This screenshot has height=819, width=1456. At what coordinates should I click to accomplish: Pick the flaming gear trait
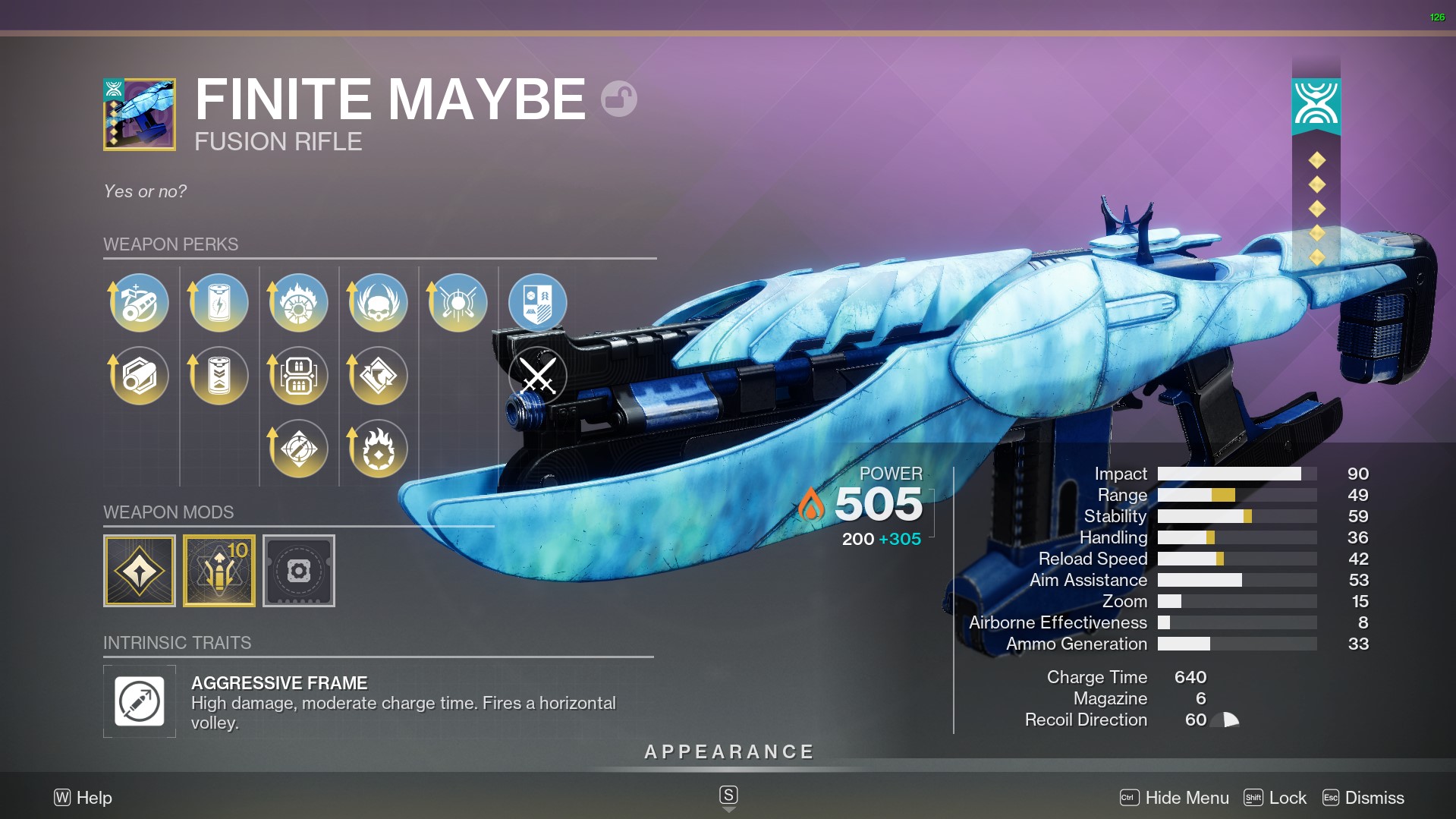pyautogui.click(x=378, y=449)
